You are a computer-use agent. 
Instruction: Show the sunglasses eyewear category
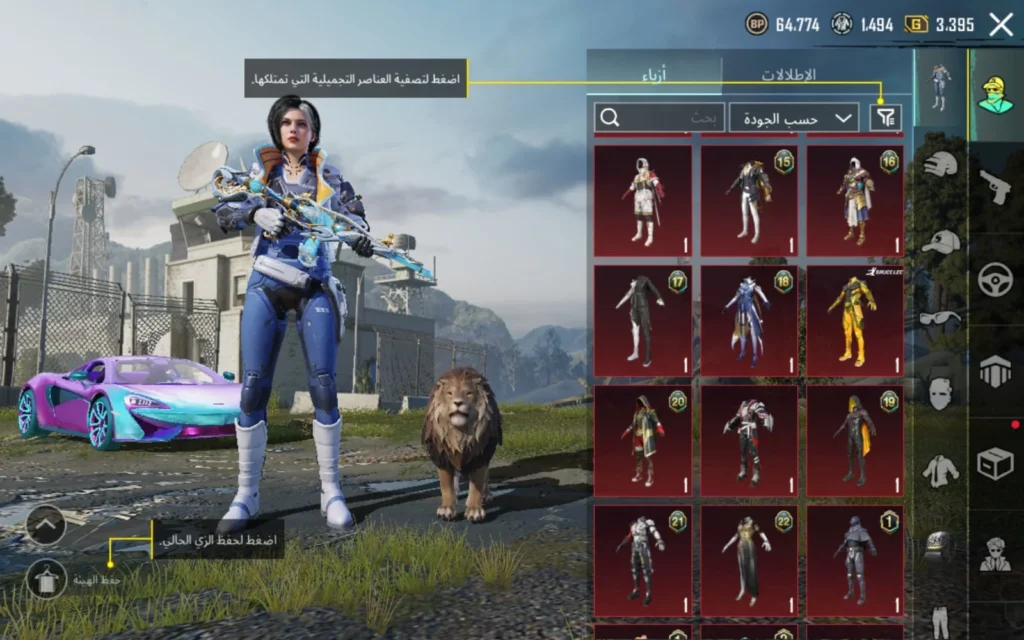[x=940, y=318]
